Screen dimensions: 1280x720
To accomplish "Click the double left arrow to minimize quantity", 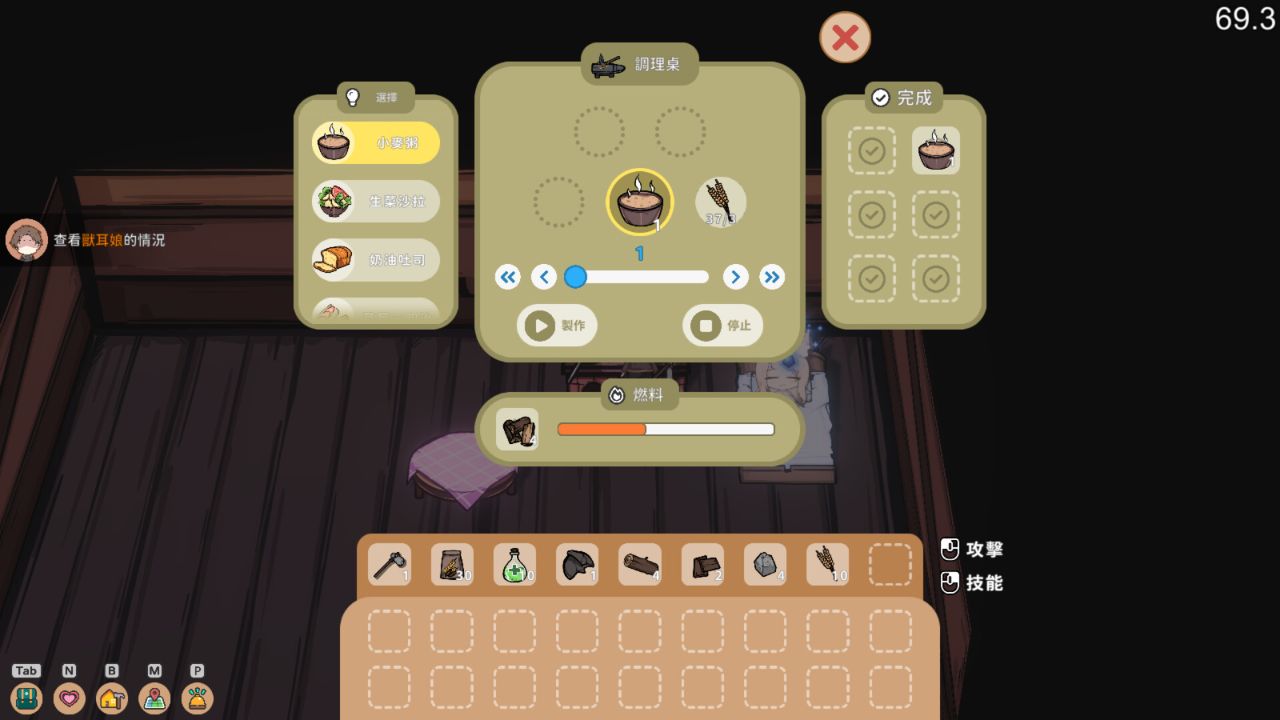I will point(508,277).
